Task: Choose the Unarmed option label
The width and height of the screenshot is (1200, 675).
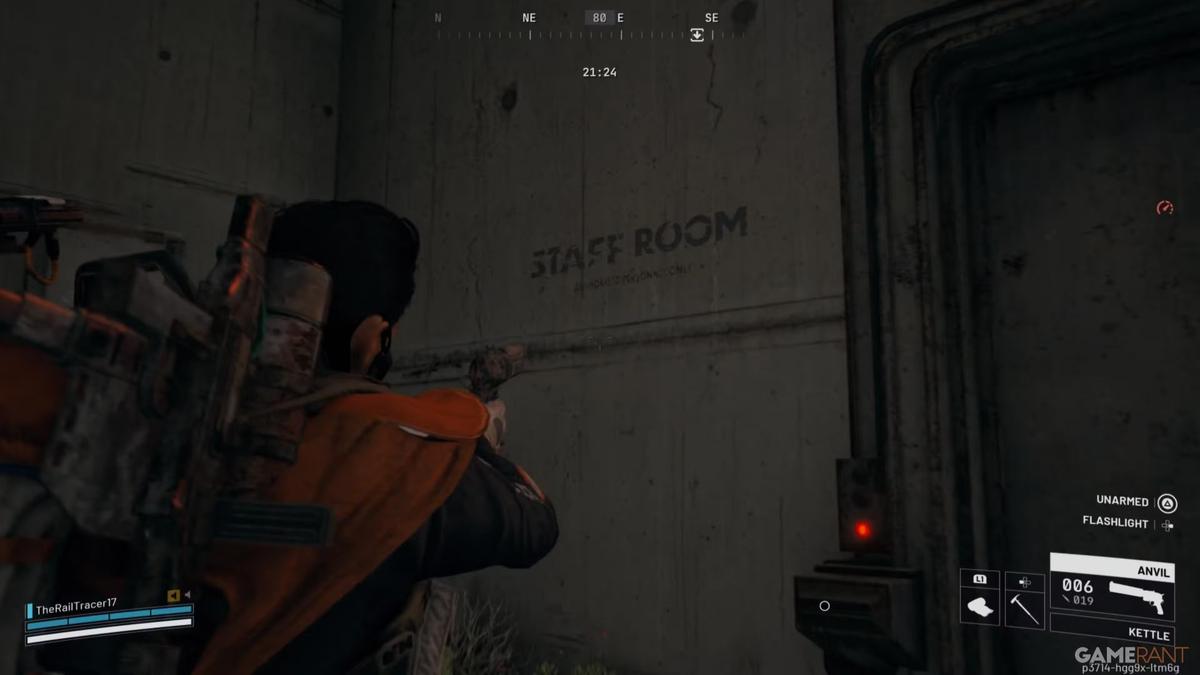Action: pos(1122,500)
